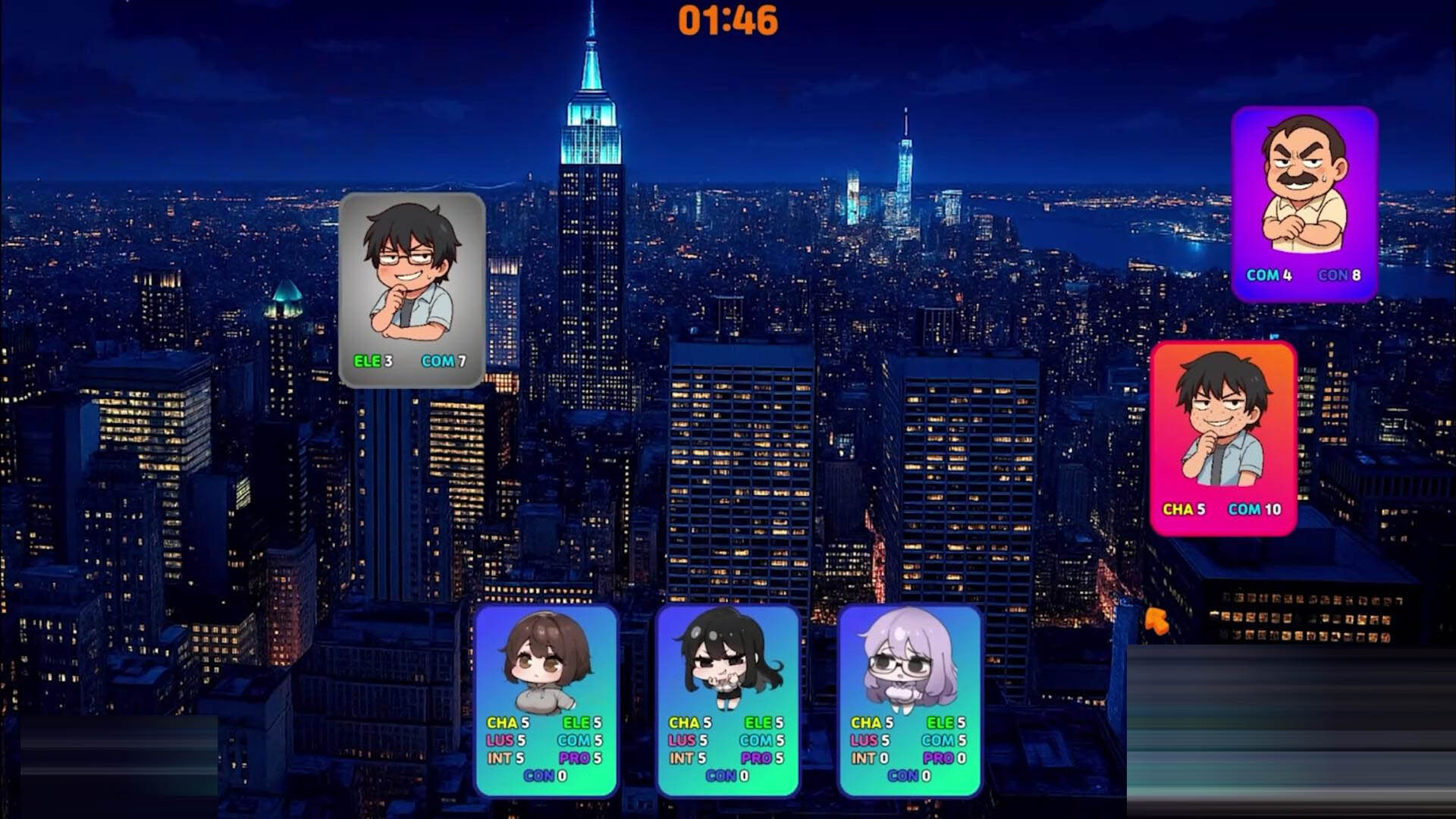The height and width of the screenshot is (819, 1456).
Task: Choose the black-haired girl card
Action: (x=727, y=699)
